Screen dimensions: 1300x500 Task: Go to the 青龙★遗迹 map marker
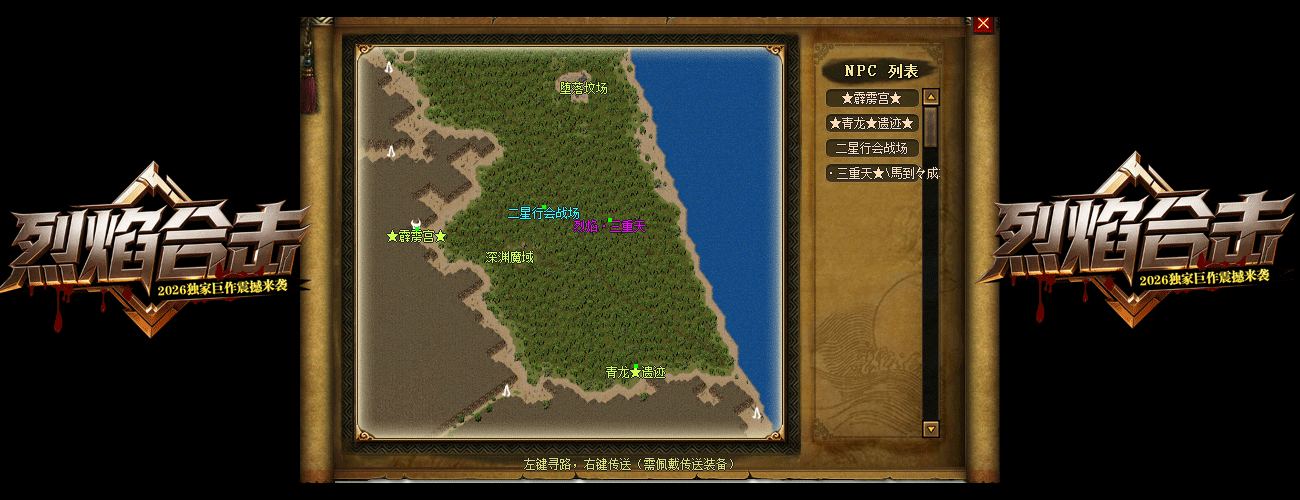click(635, 372)
